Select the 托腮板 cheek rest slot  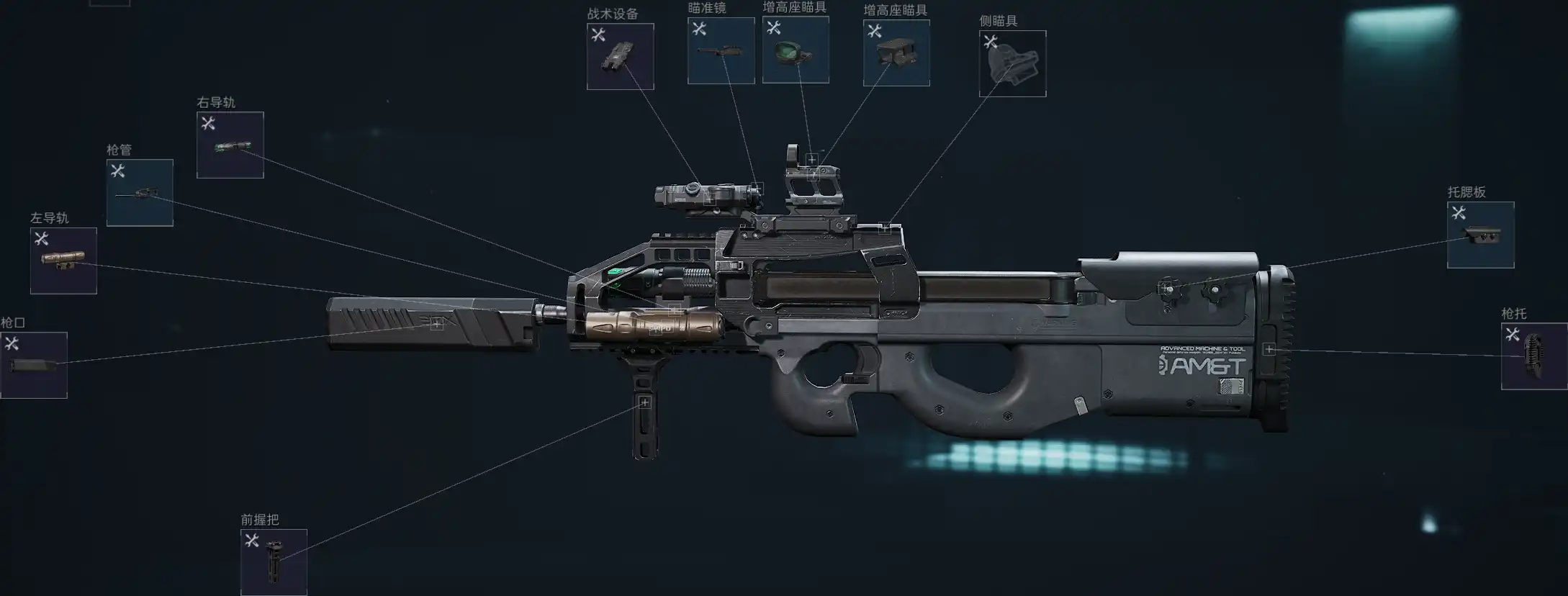point(1480,235)
